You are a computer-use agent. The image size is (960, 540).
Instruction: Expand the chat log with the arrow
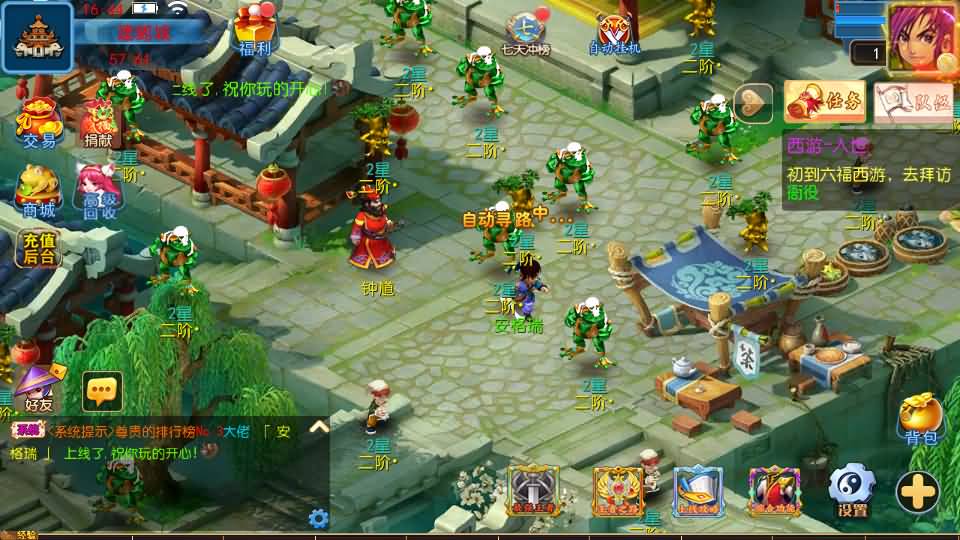(319, 427)
